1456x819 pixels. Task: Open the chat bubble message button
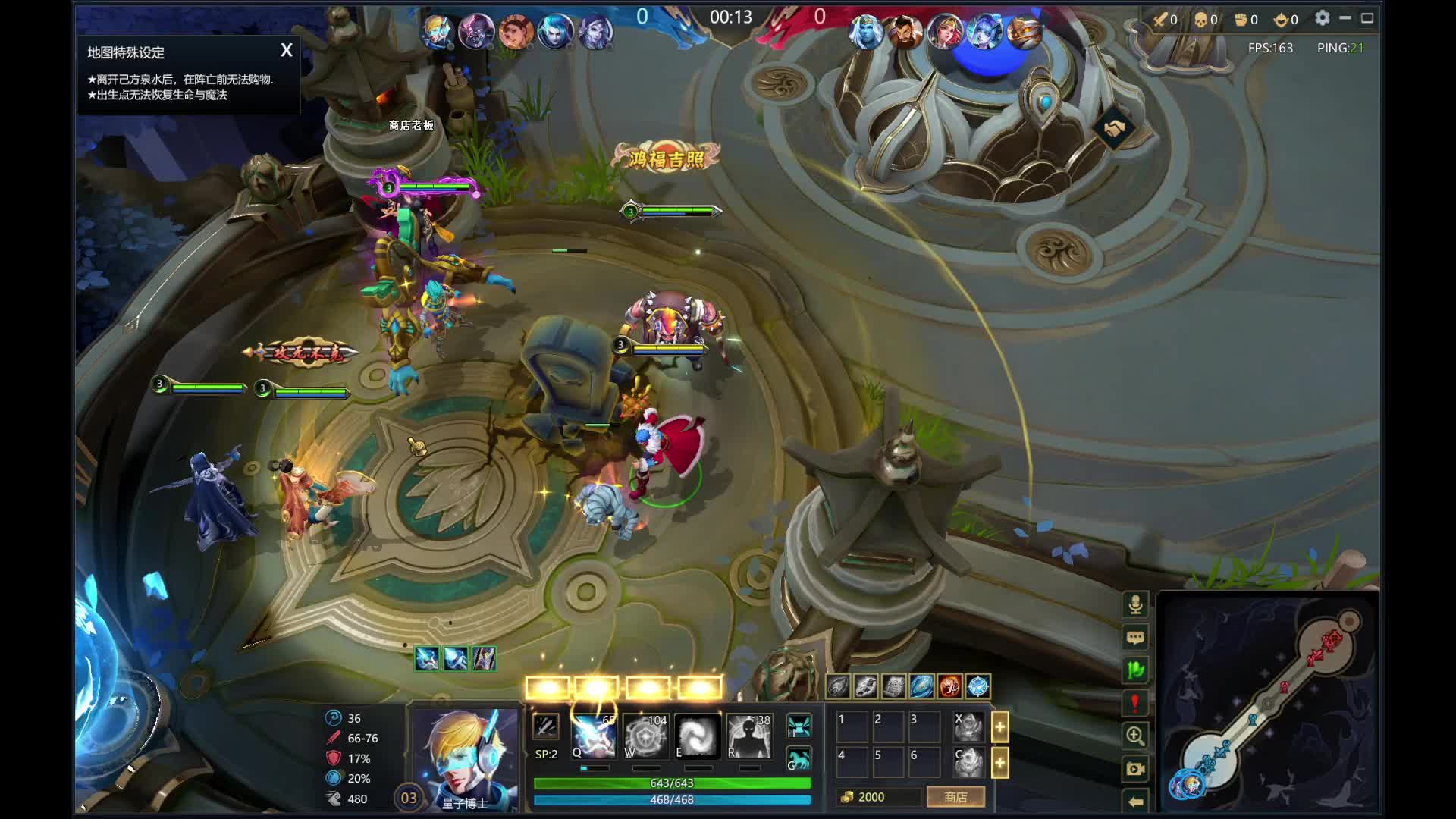coord(1135,638)
